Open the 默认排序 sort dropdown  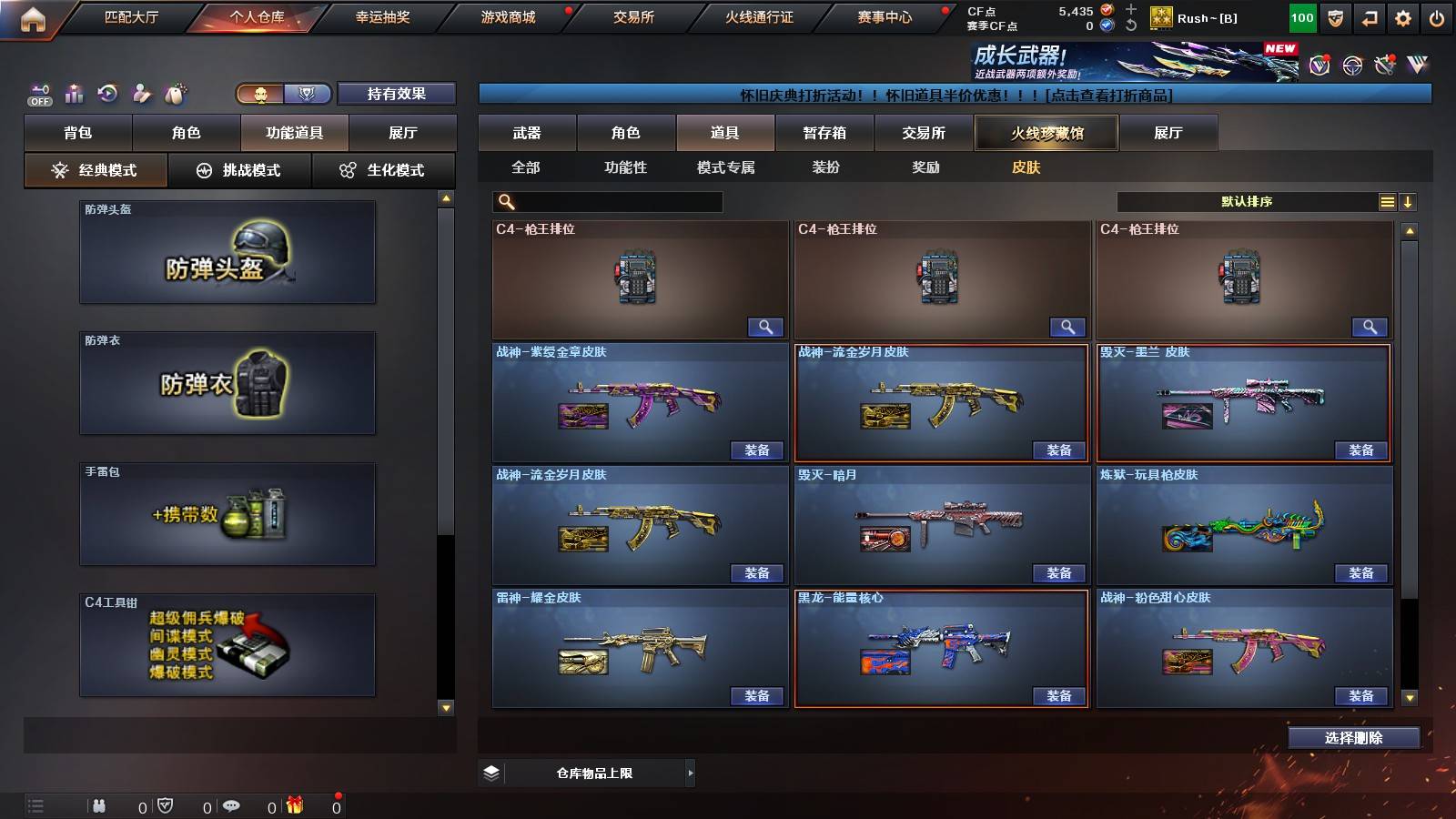1247,201
